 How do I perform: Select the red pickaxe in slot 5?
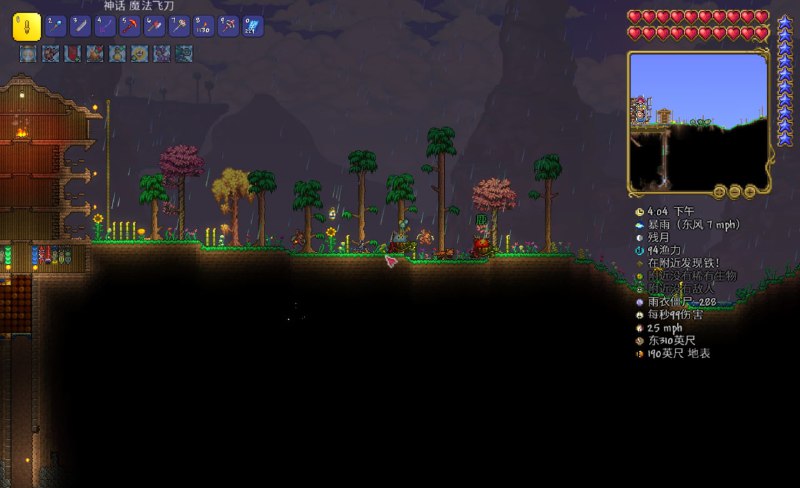click(130, 26)
